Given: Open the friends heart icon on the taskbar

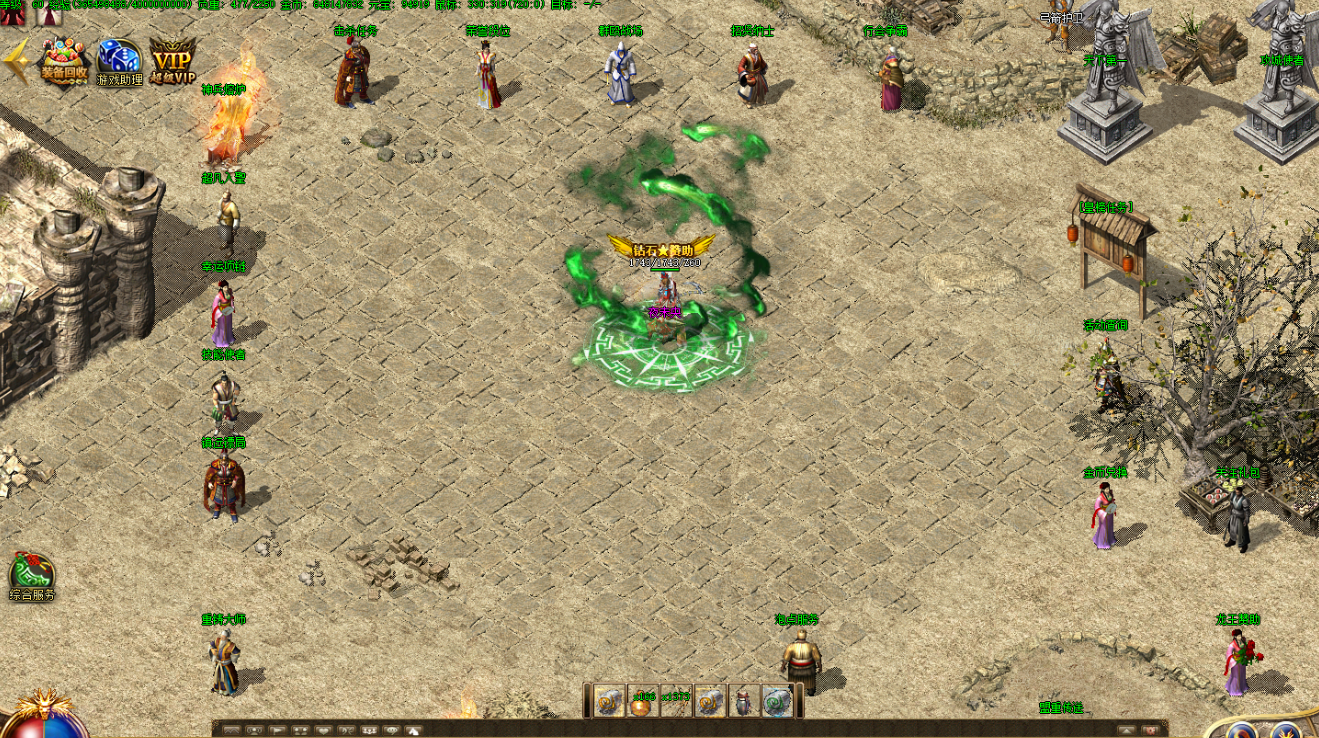Looking at the screenshot, I should click(x=323, y=730).
